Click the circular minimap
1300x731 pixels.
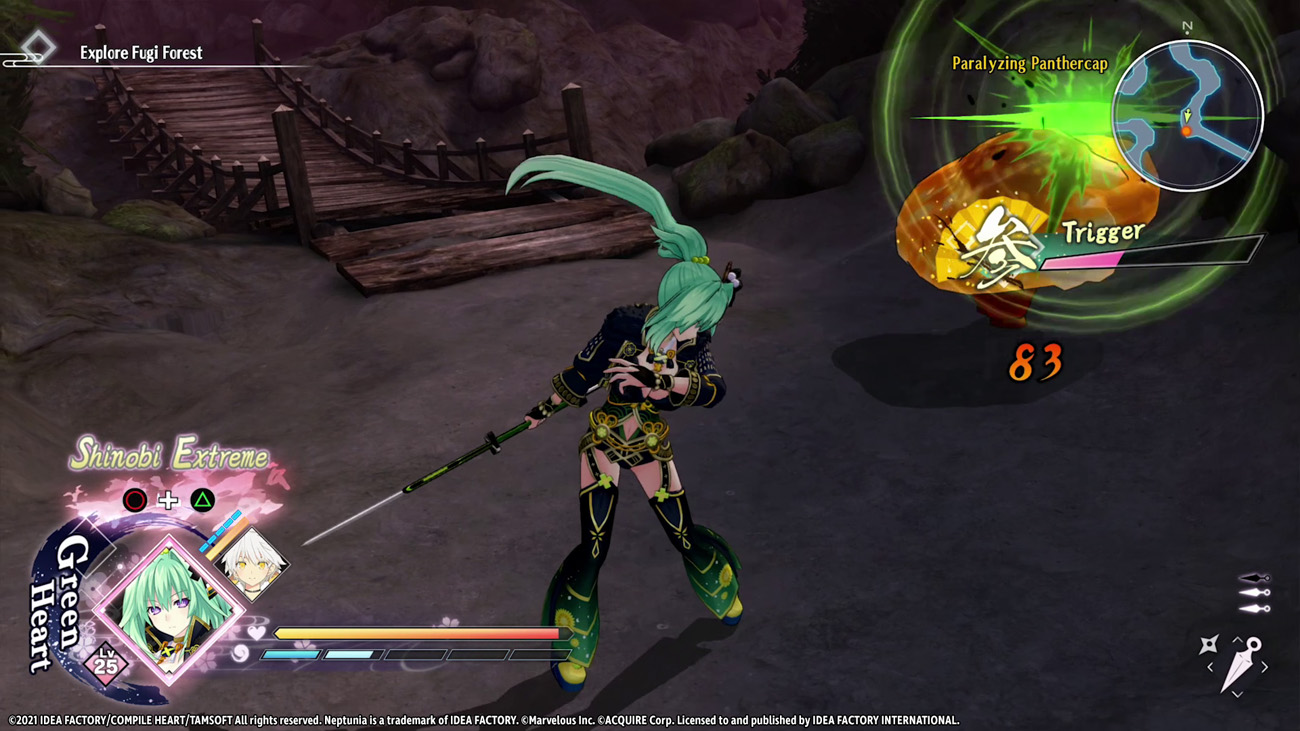(x=1187, y=115)
